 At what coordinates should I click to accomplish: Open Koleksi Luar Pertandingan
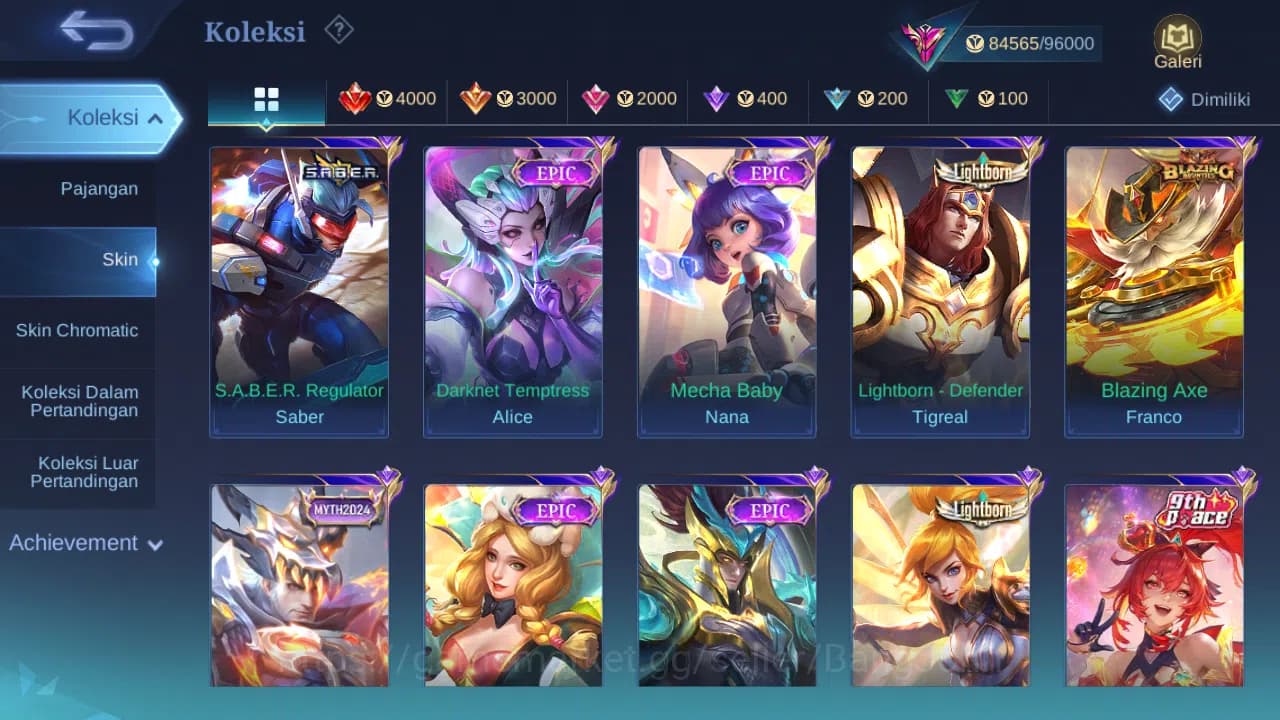click(78, 471)
